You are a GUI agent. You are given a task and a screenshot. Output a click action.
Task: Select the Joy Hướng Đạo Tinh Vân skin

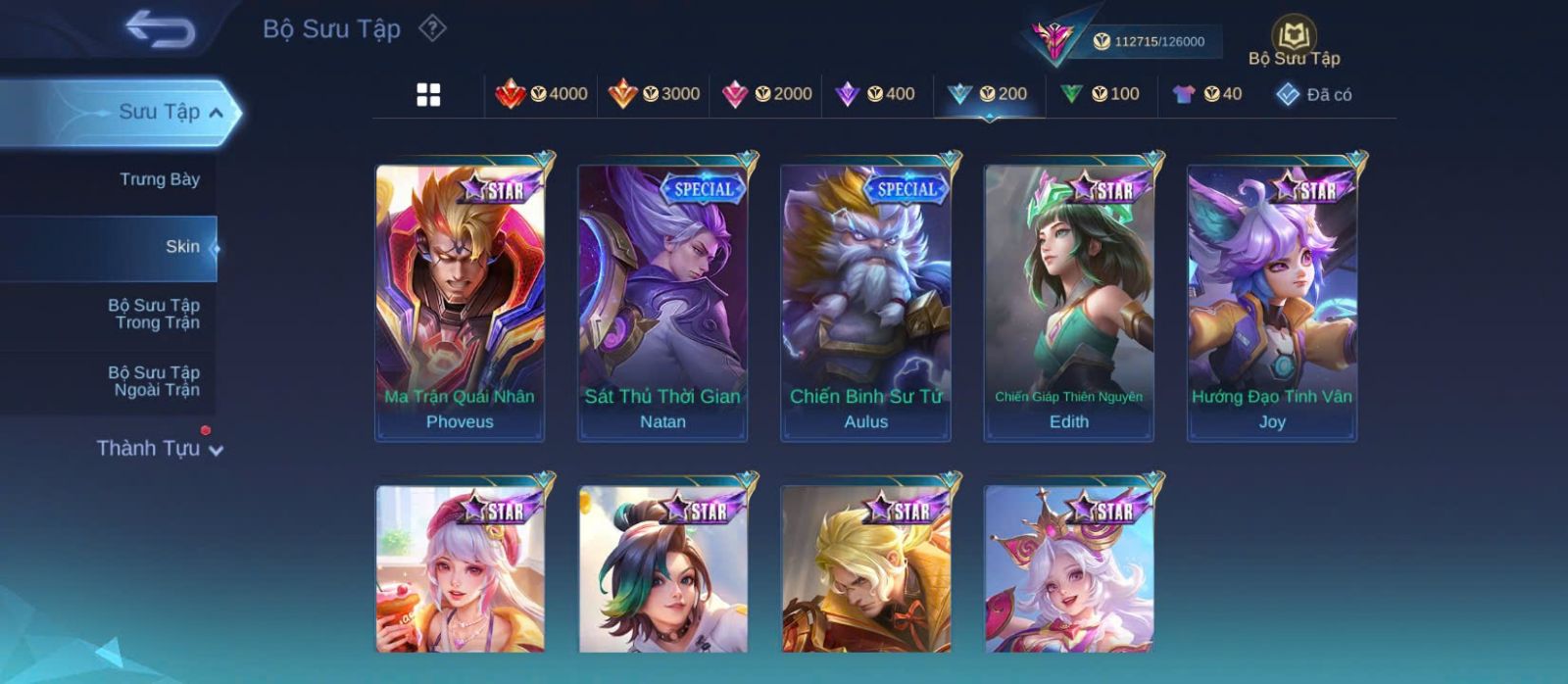[1272, 302]
